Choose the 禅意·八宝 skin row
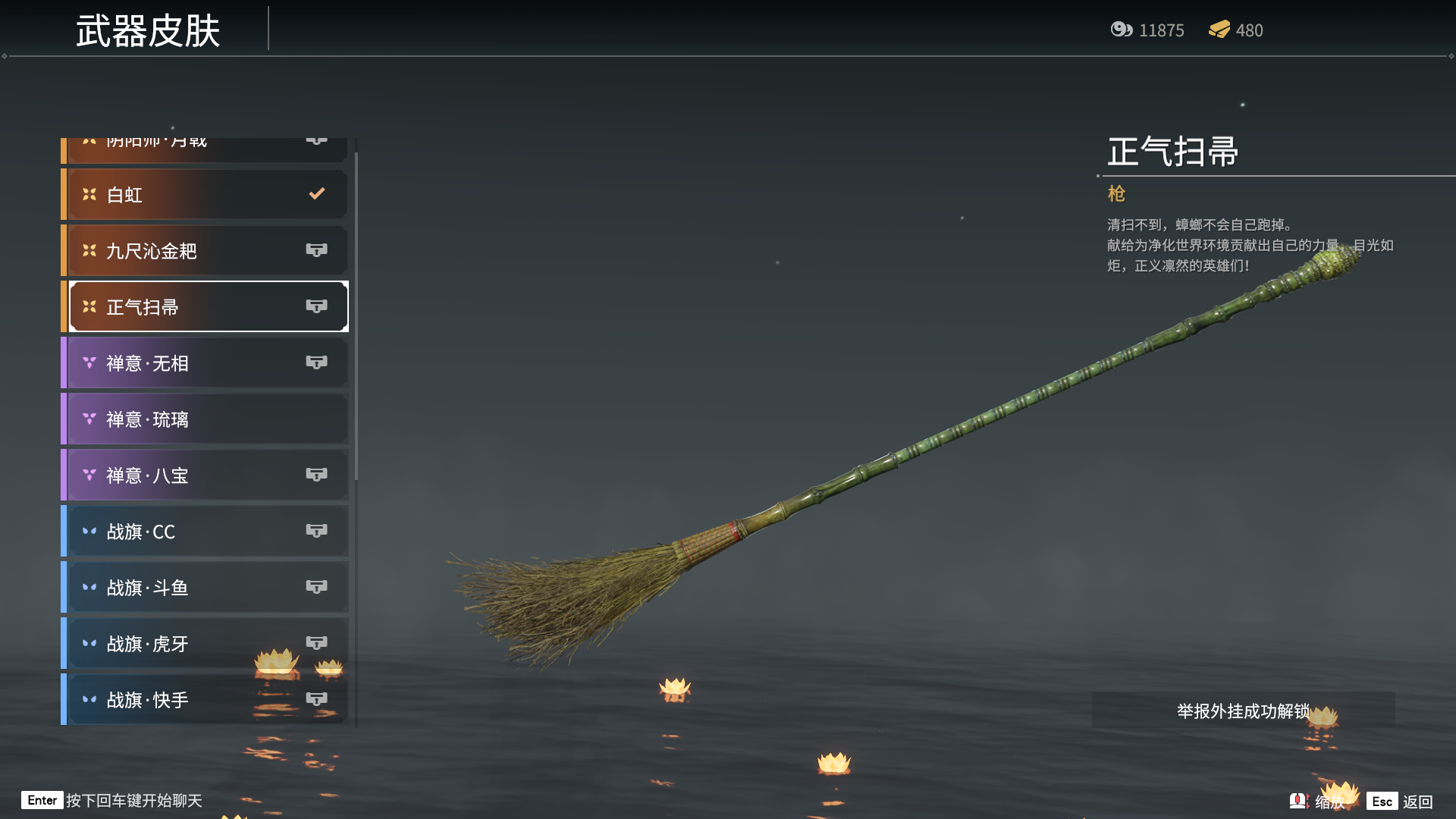Image resolution: width=1456 pixels, height=819 pixels. click(206, 475)
